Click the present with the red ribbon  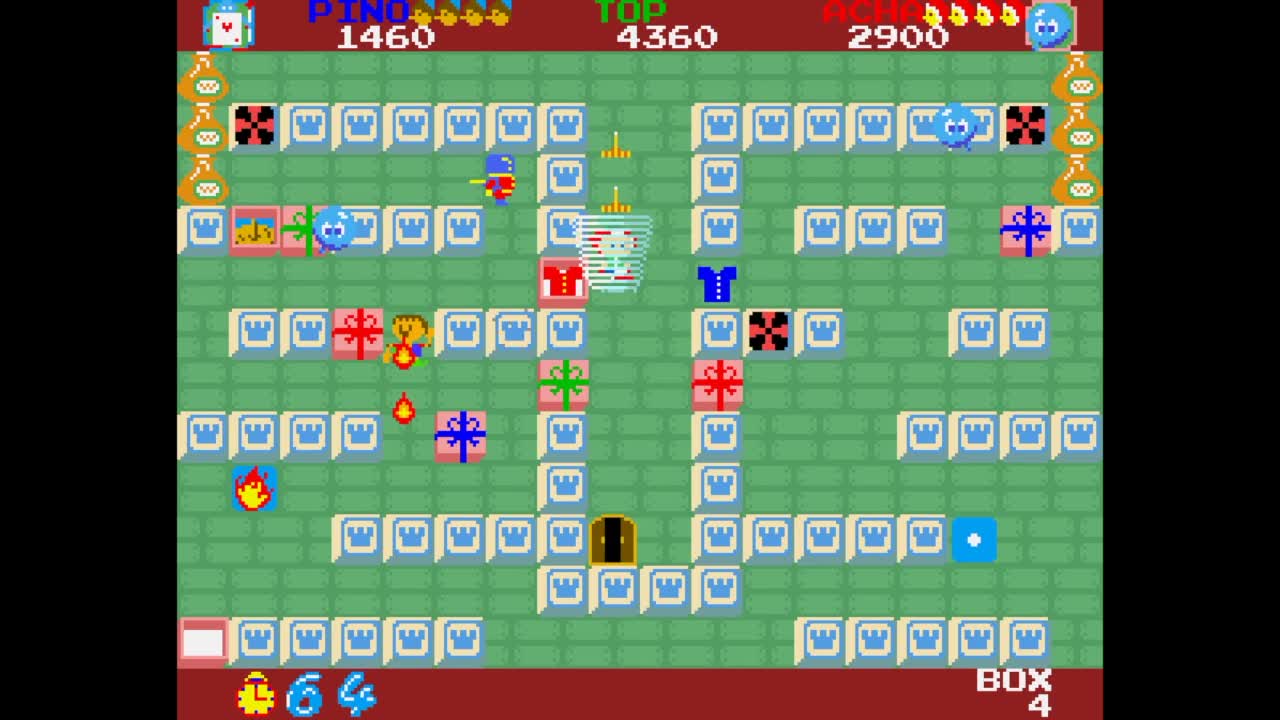716,385
